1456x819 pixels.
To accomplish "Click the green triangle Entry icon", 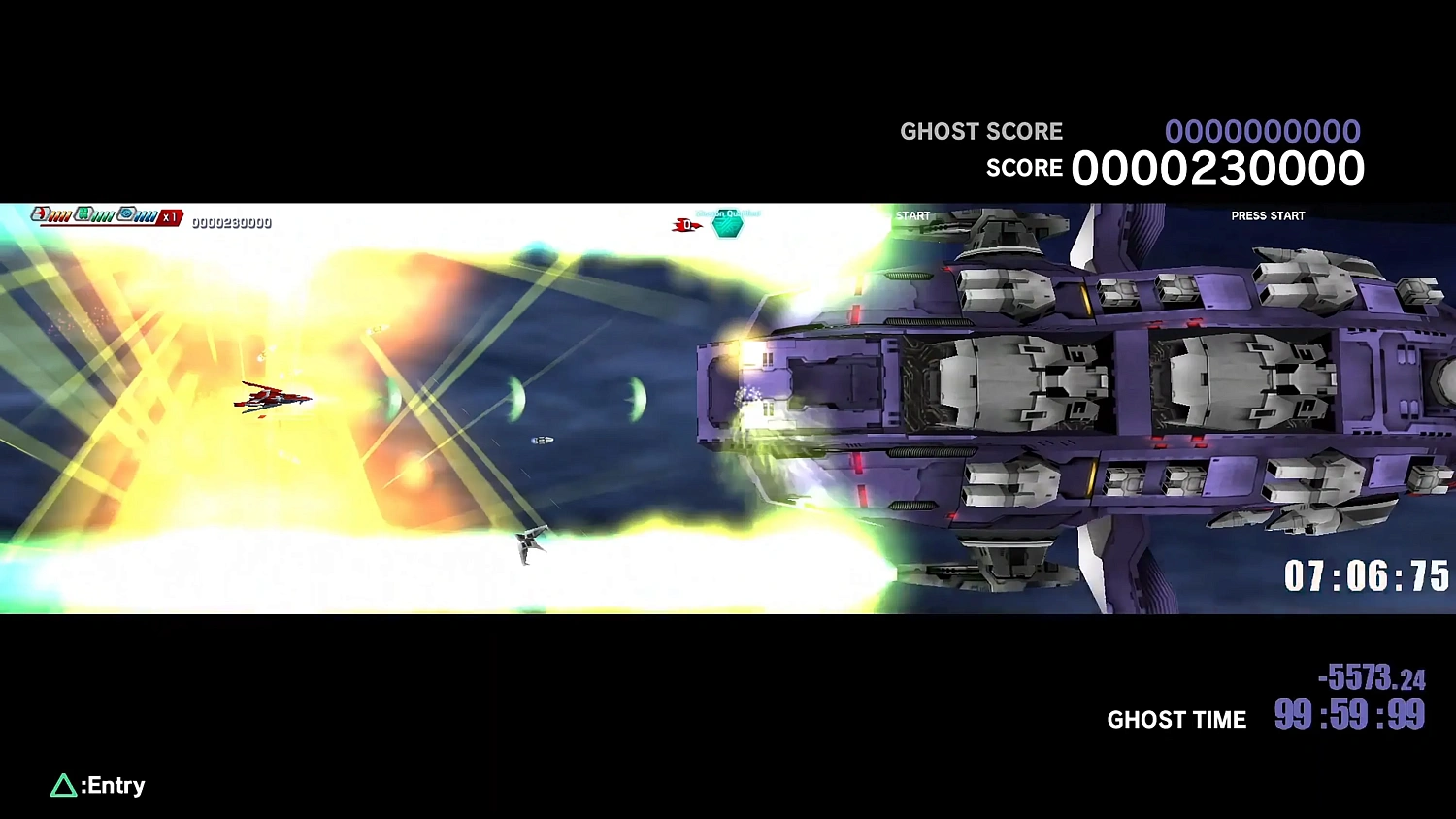I will click(x=64, y=785).
